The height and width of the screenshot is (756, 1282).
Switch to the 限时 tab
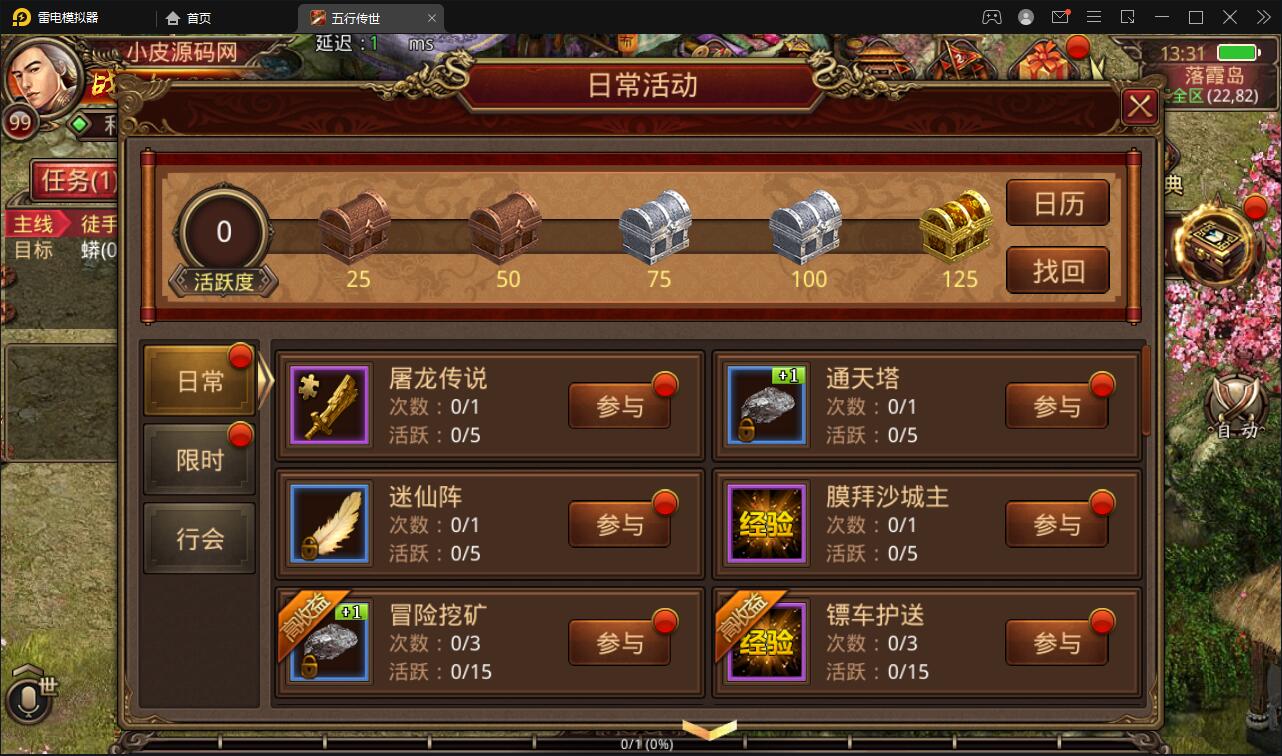[x=199, y=458]
